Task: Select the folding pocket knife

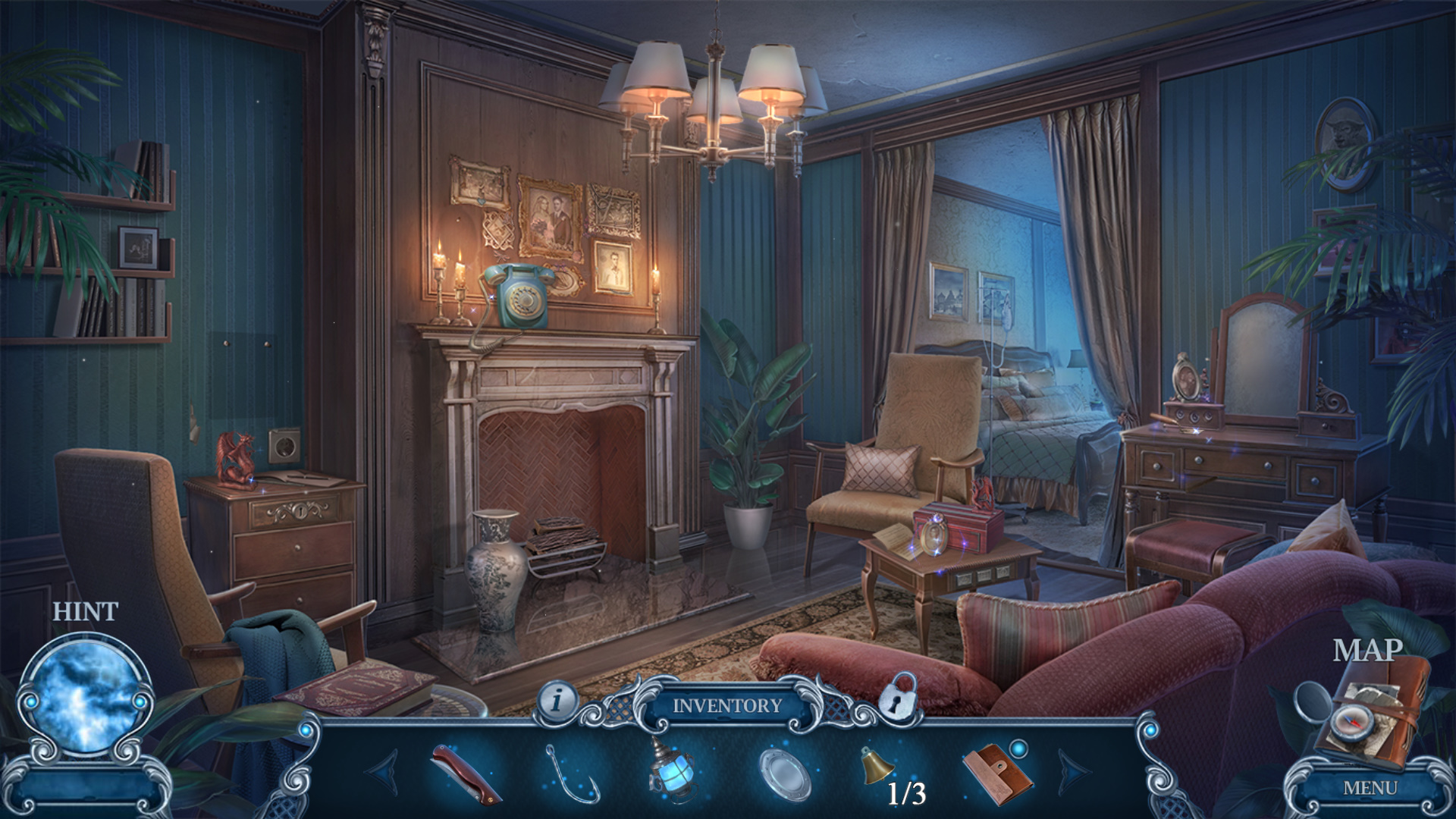Action: (x=466, y=773)
